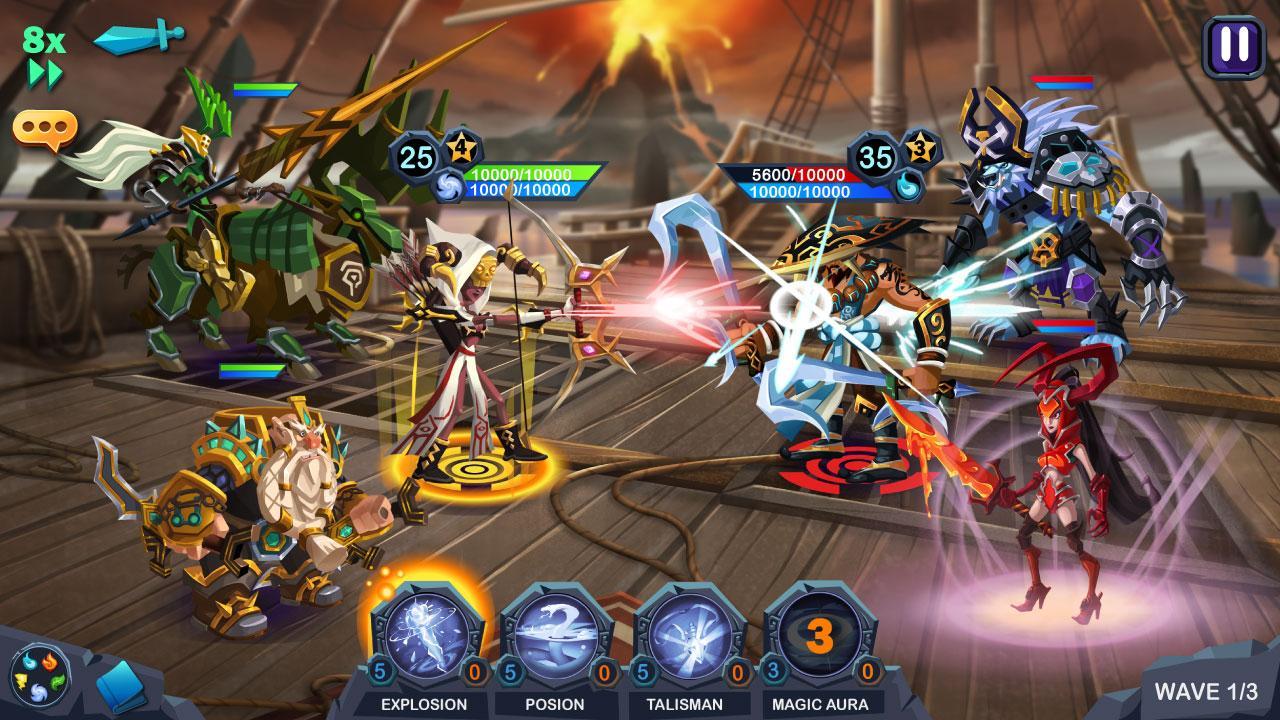Open the orange chat bubble
This screenshot has width=1280, height=720.
click(x=44, y=129)
